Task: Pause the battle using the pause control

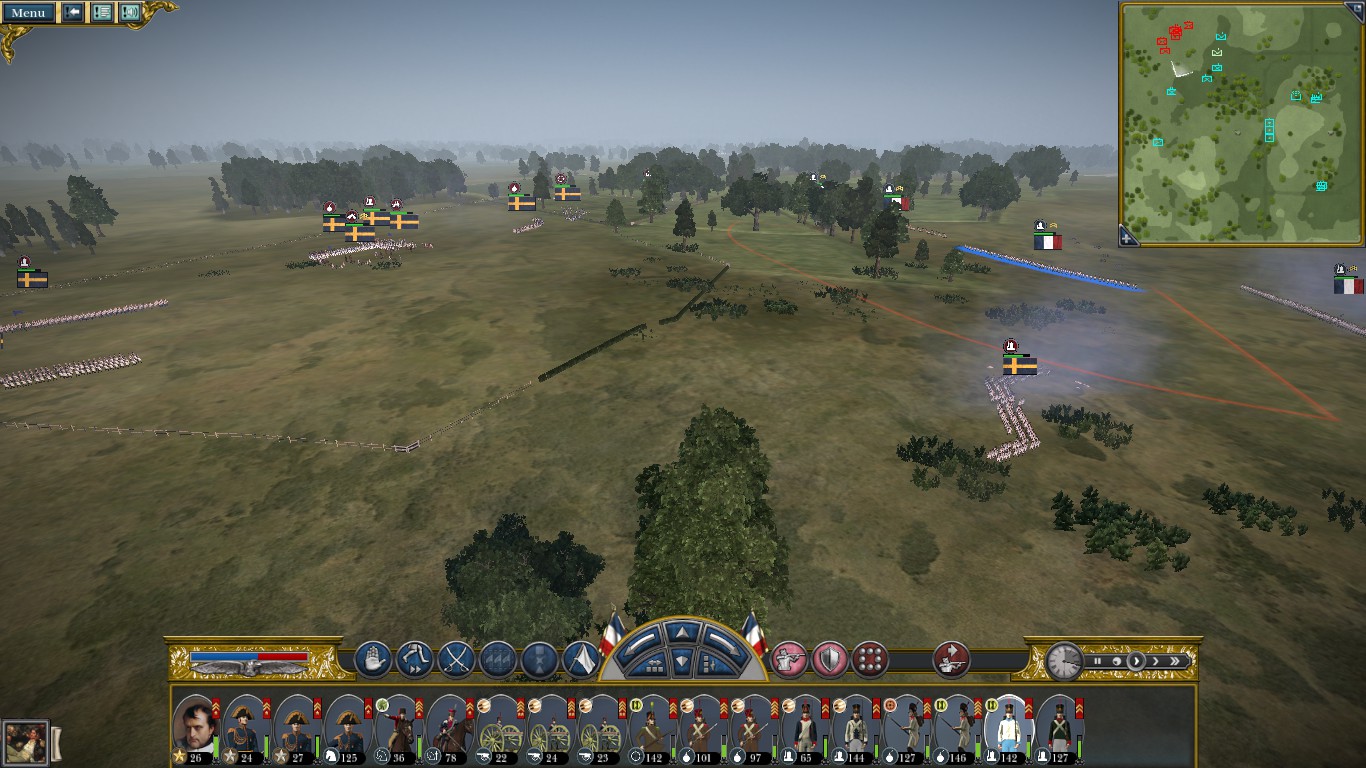Action: coord(1097,661)
